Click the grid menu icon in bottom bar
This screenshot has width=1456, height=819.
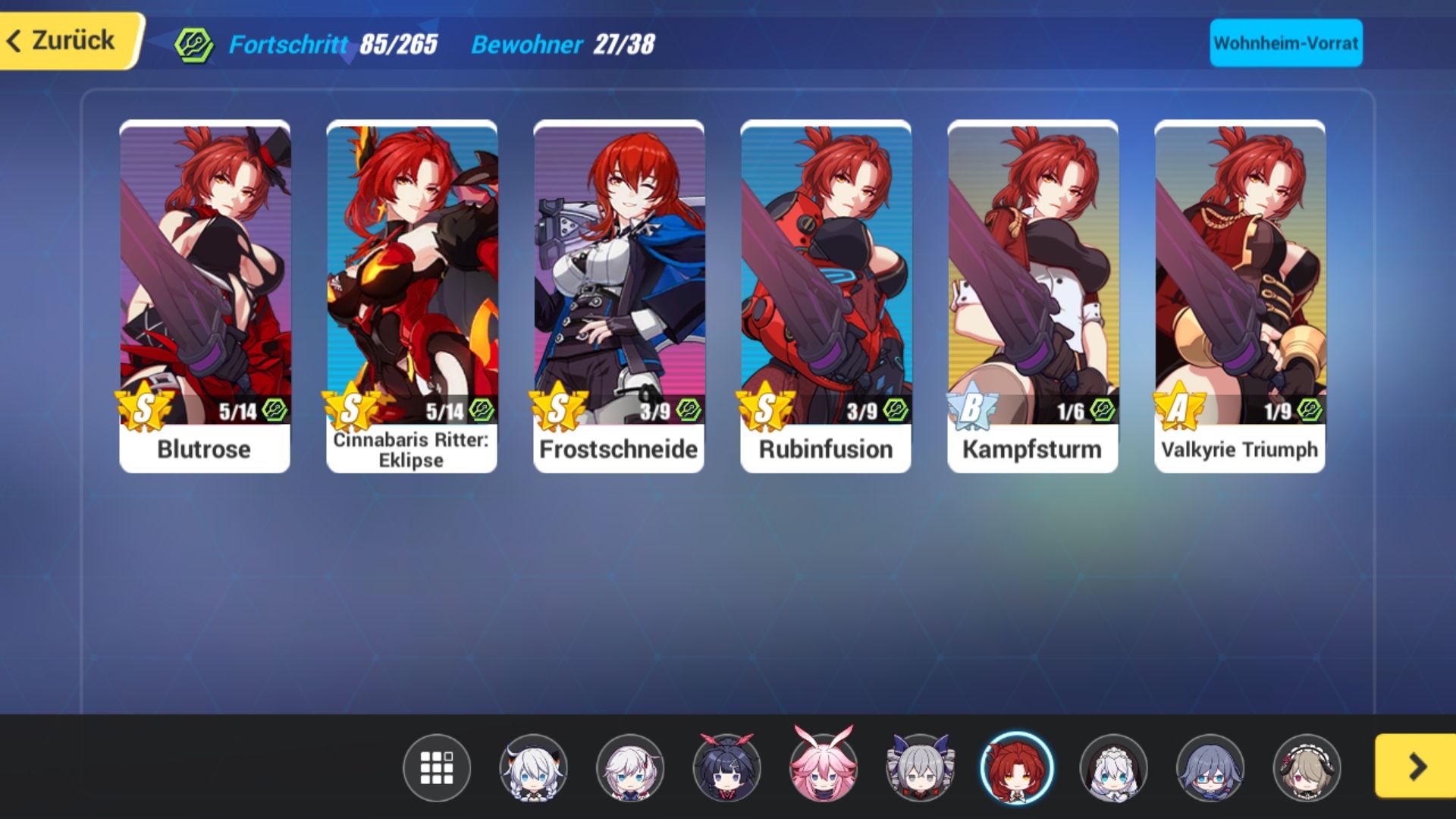coord(436,769)
